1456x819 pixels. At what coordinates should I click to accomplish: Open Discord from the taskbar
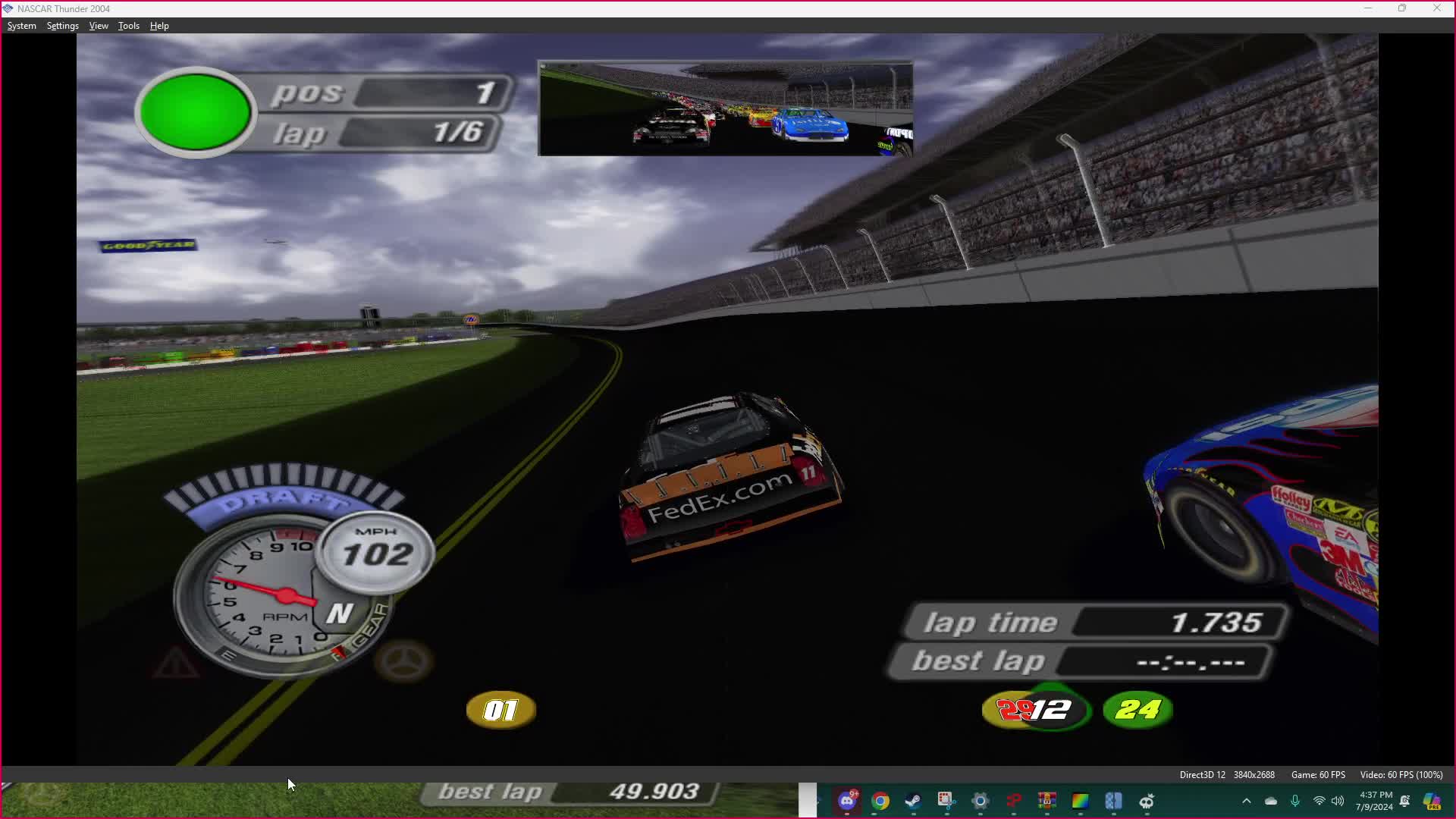[x=846, y=800]
